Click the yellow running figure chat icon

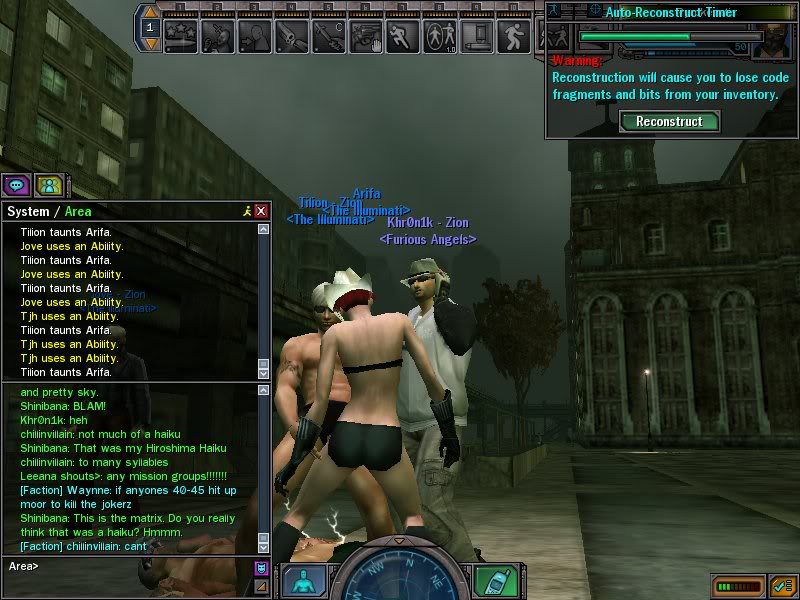pos(246,211)
